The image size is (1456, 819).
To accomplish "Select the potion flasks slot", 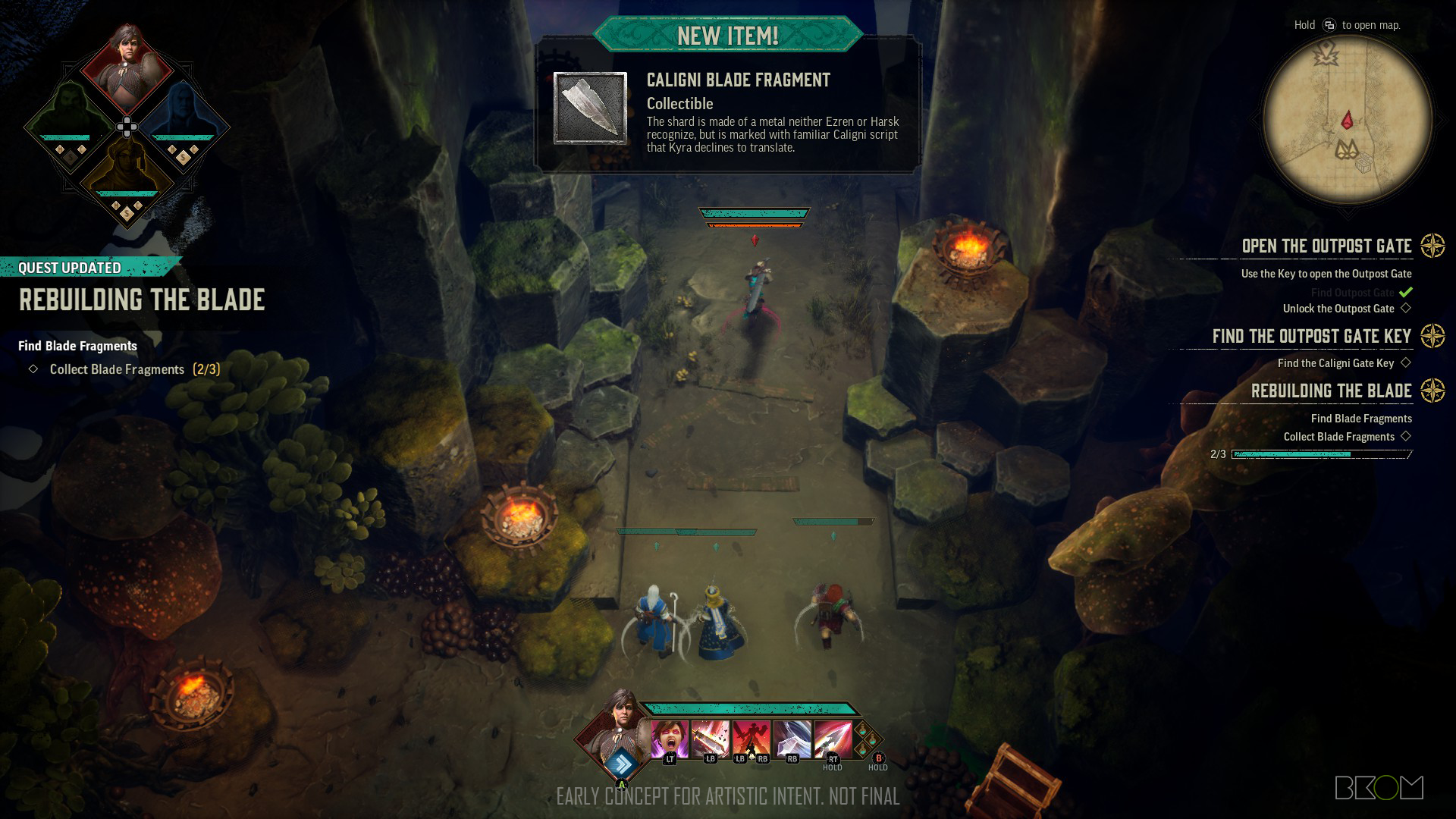I will [x=868, y=739].
